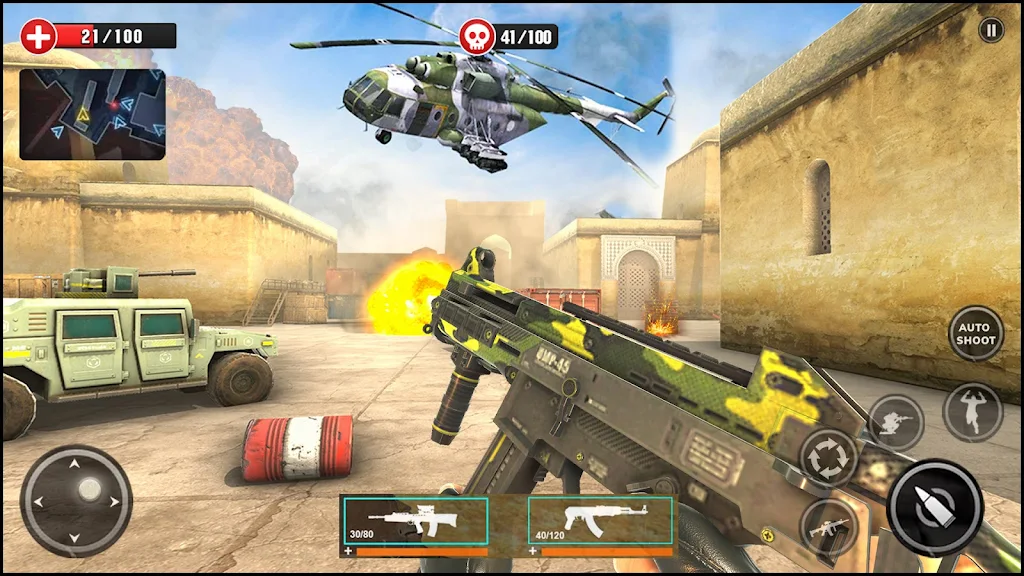Tap the rifle icon swap button
1024x576 pixels.
pos(829,526)
